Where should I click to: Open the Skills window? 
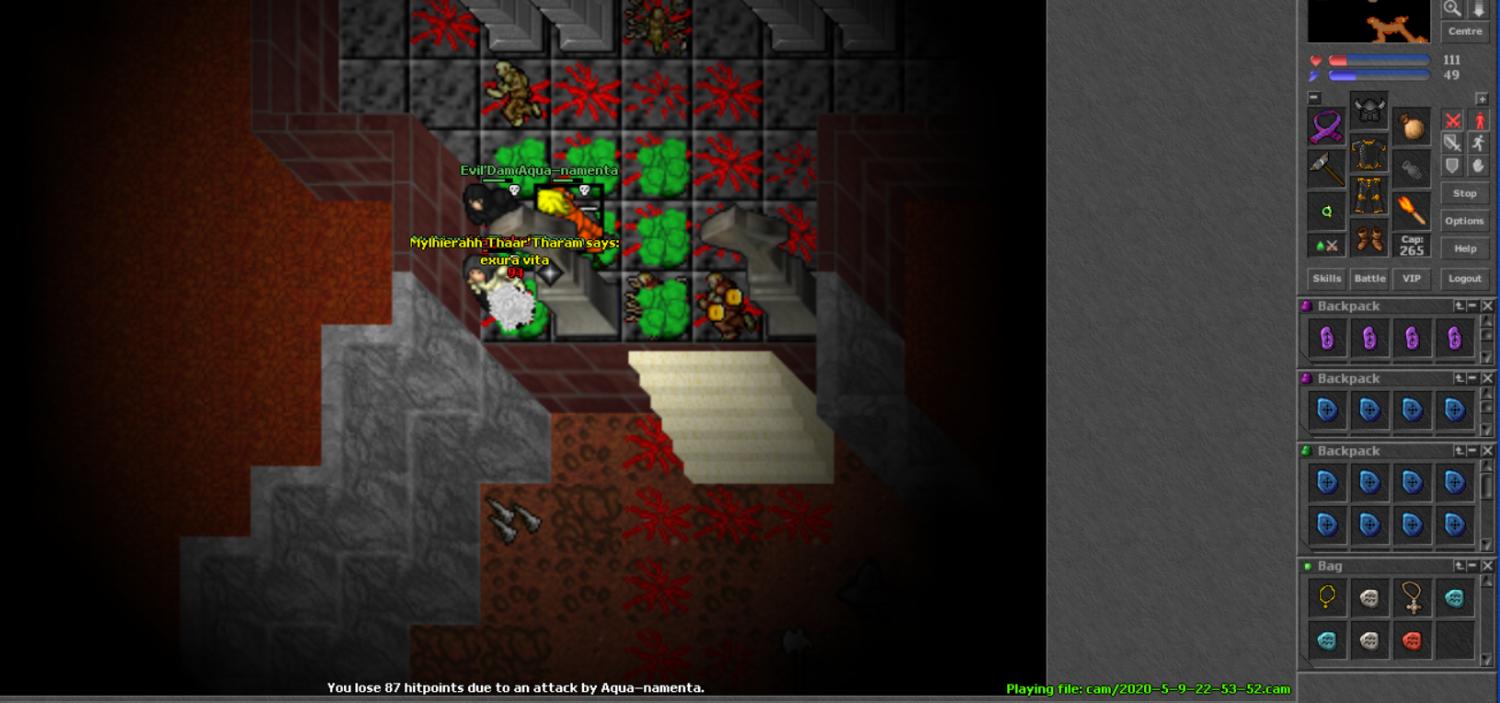[x=1326, y=279]
